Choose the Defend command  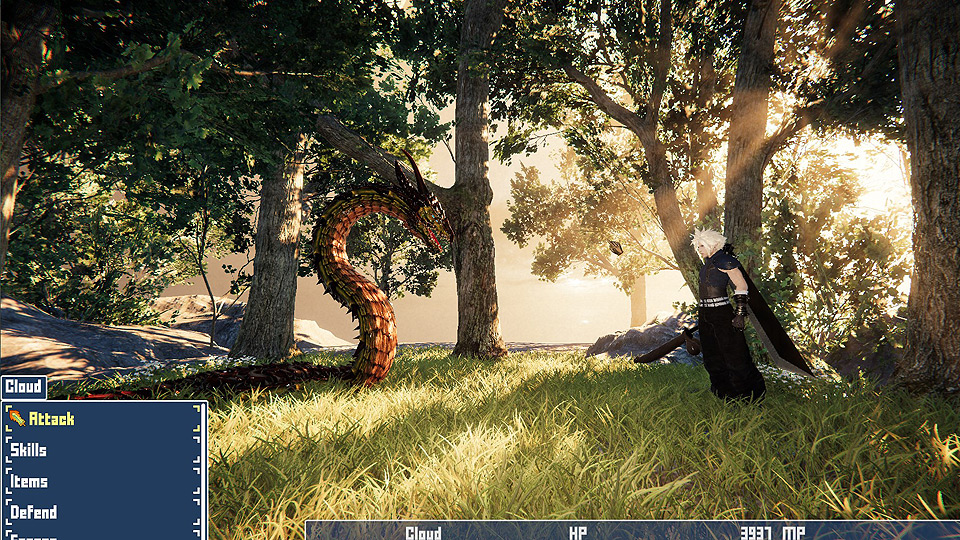(34, 512)
